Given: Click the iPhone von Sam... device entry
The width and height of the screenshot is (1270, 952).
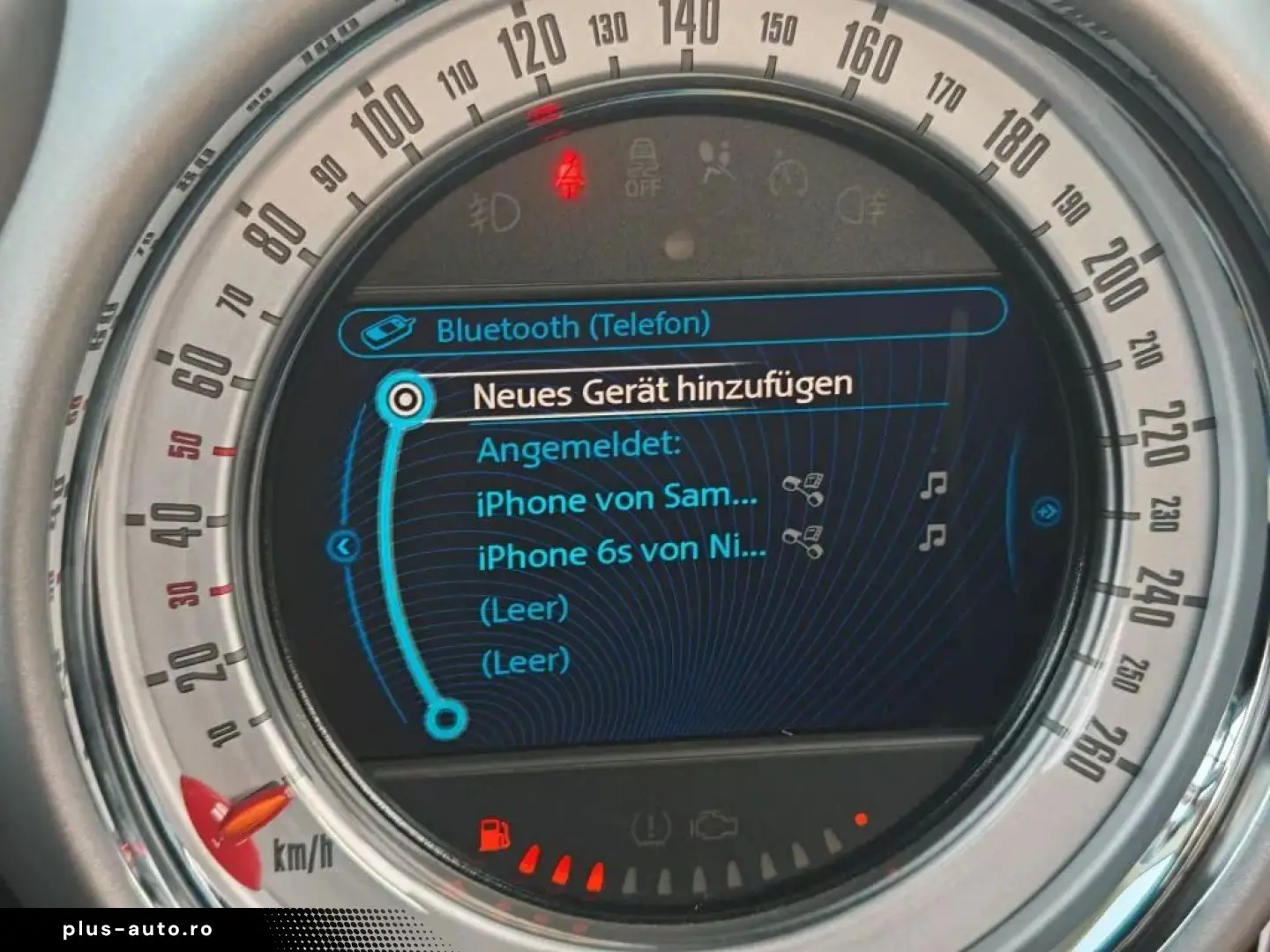Looking at the screenshot, I should point(617,500).
